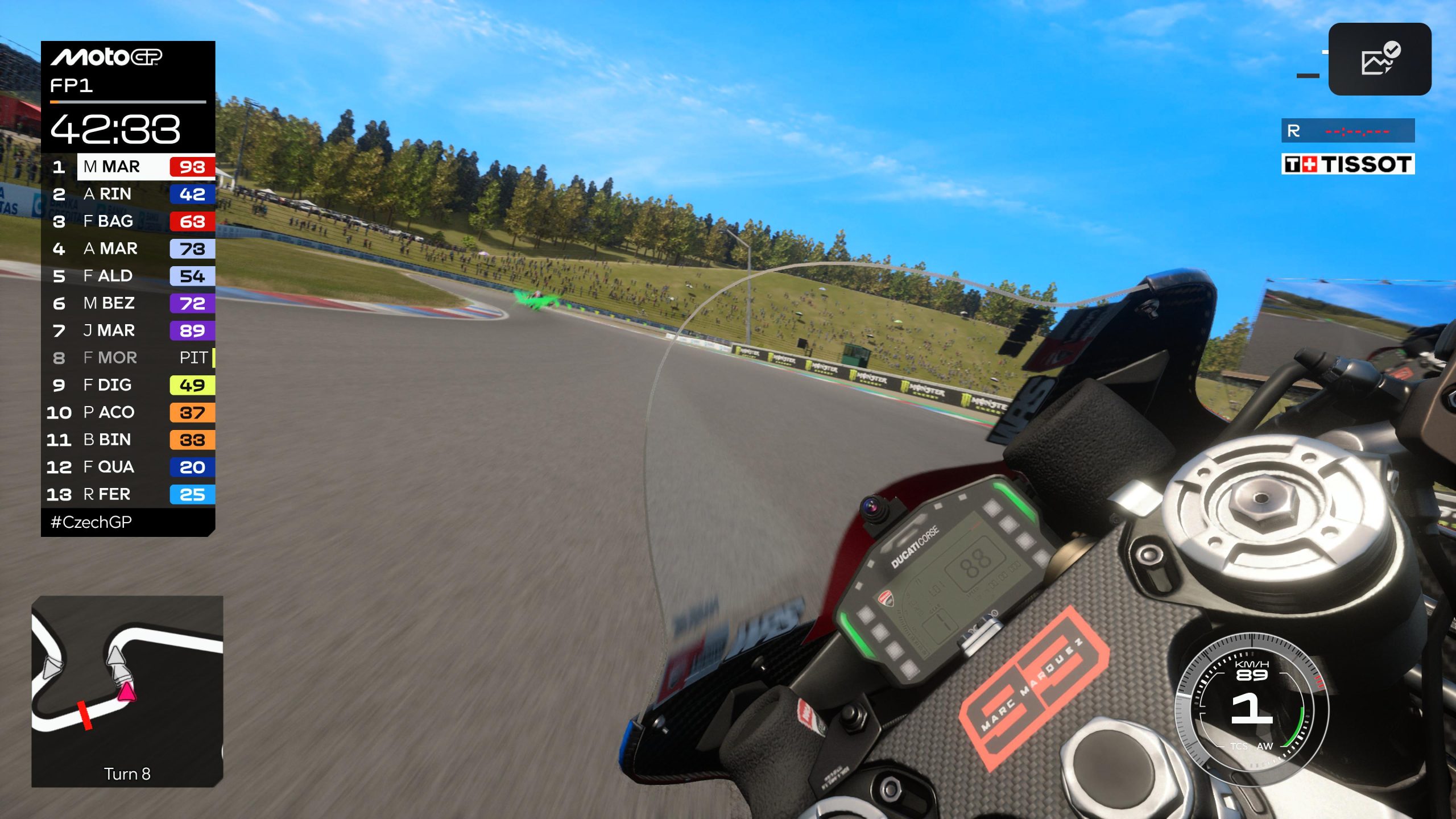
Task: Pick F ALD from the leaderboard
Action: [x=129, y=276]
